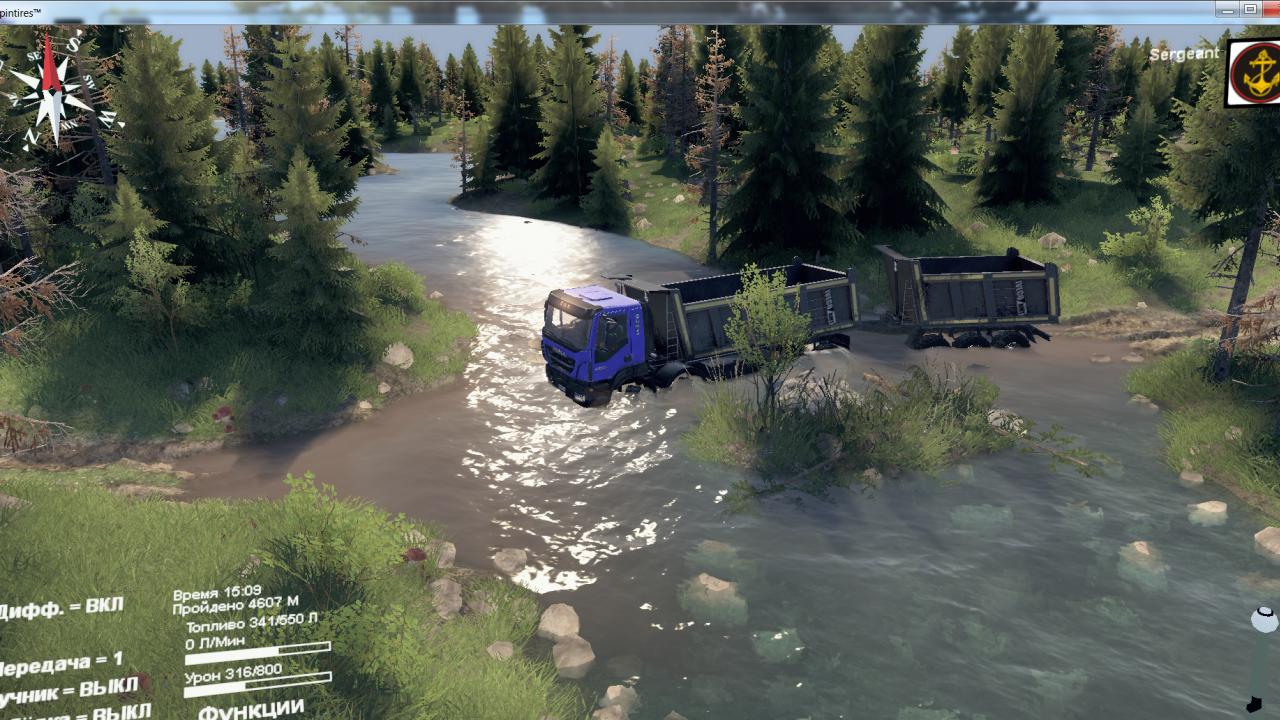The image size is (1280, 720).
Task: Open the Функции functions menu
Action: tap(251, 709)
